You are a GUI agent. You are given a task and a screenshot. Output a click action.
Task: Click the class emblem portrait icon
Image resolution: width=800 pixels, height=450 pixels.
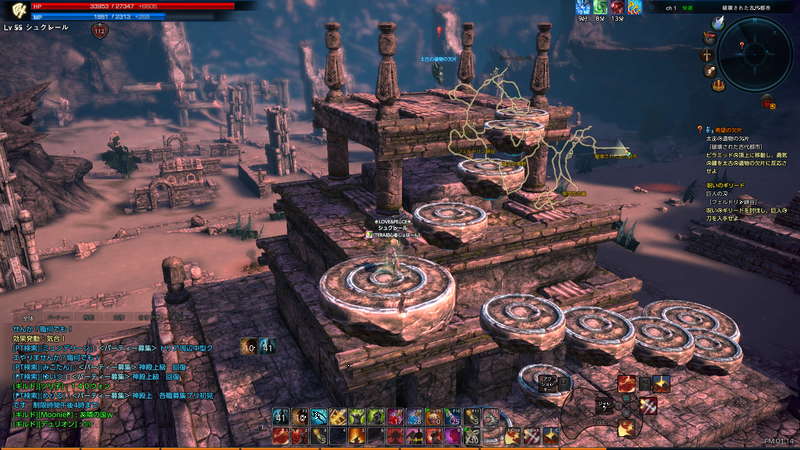[x=16, y=11]
